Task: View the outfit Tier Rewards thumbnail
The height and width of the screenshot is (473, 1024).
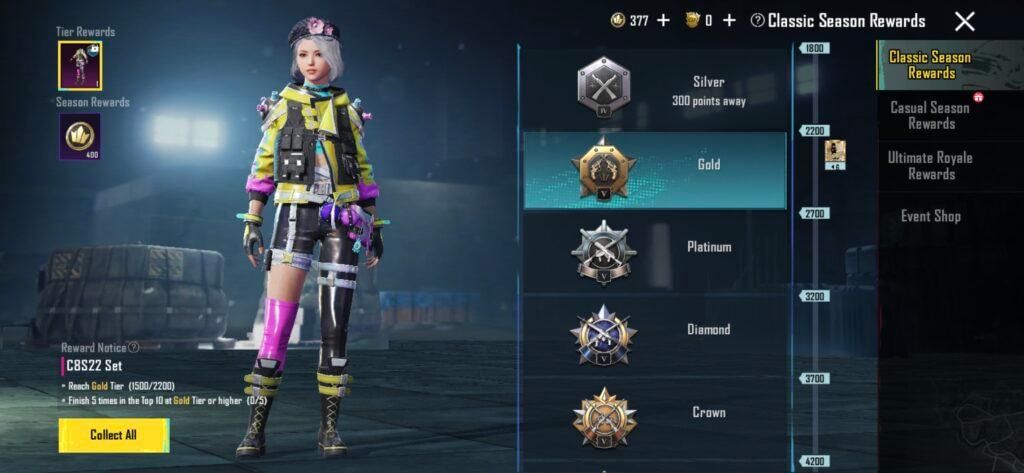Action: tap(79, 65)
